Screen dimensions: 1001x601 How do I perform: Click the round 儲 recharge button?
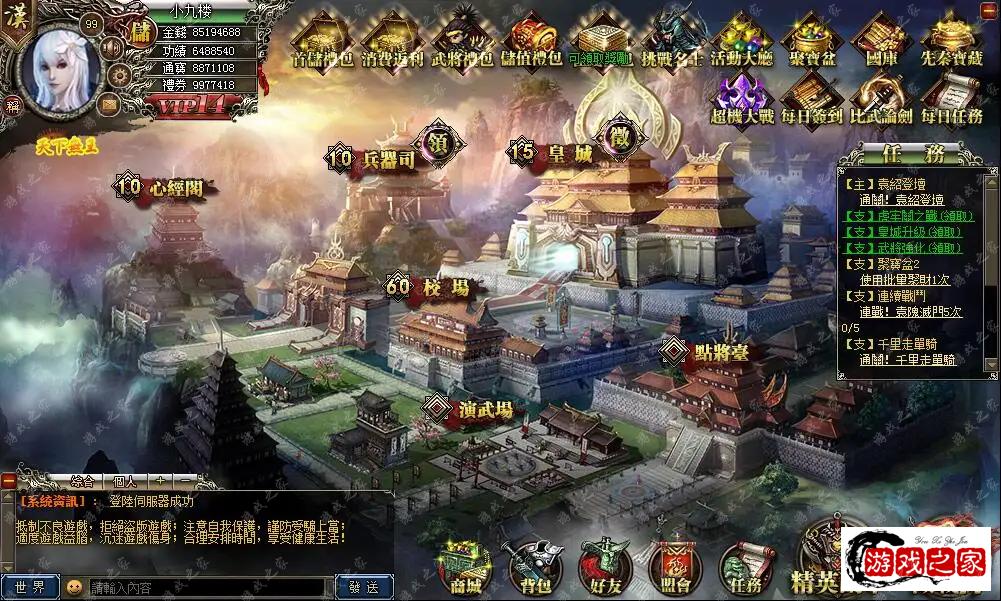pyautogui.click(x=141, y=31)
